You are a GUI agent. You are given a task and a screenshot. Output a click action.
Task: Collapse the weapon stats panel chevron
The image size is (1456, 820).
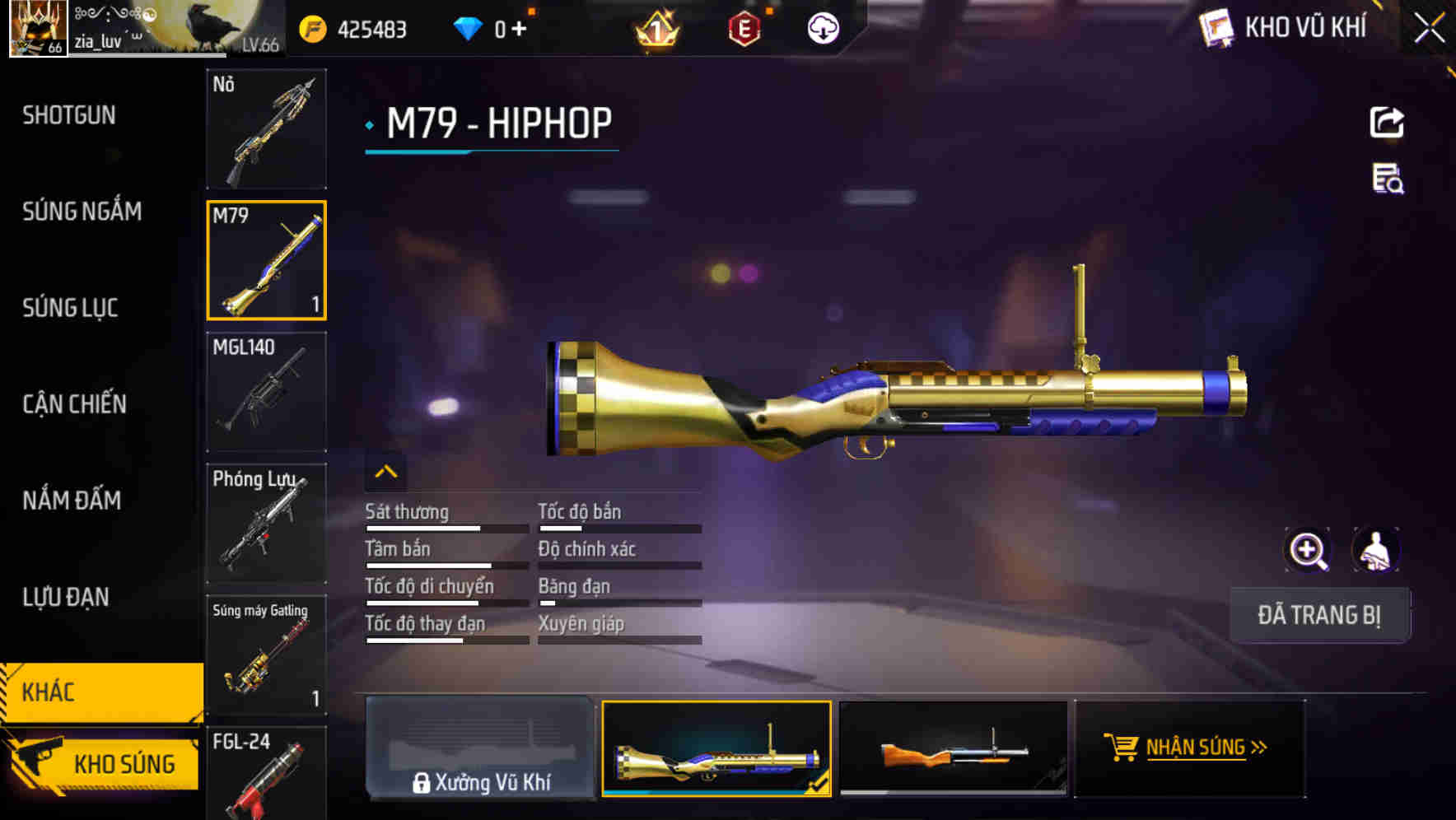click(385, 471)
